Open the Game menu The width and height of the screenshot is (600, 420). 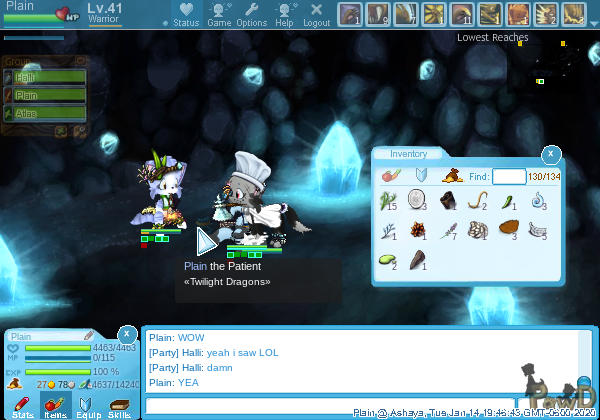tap(219, 14)
